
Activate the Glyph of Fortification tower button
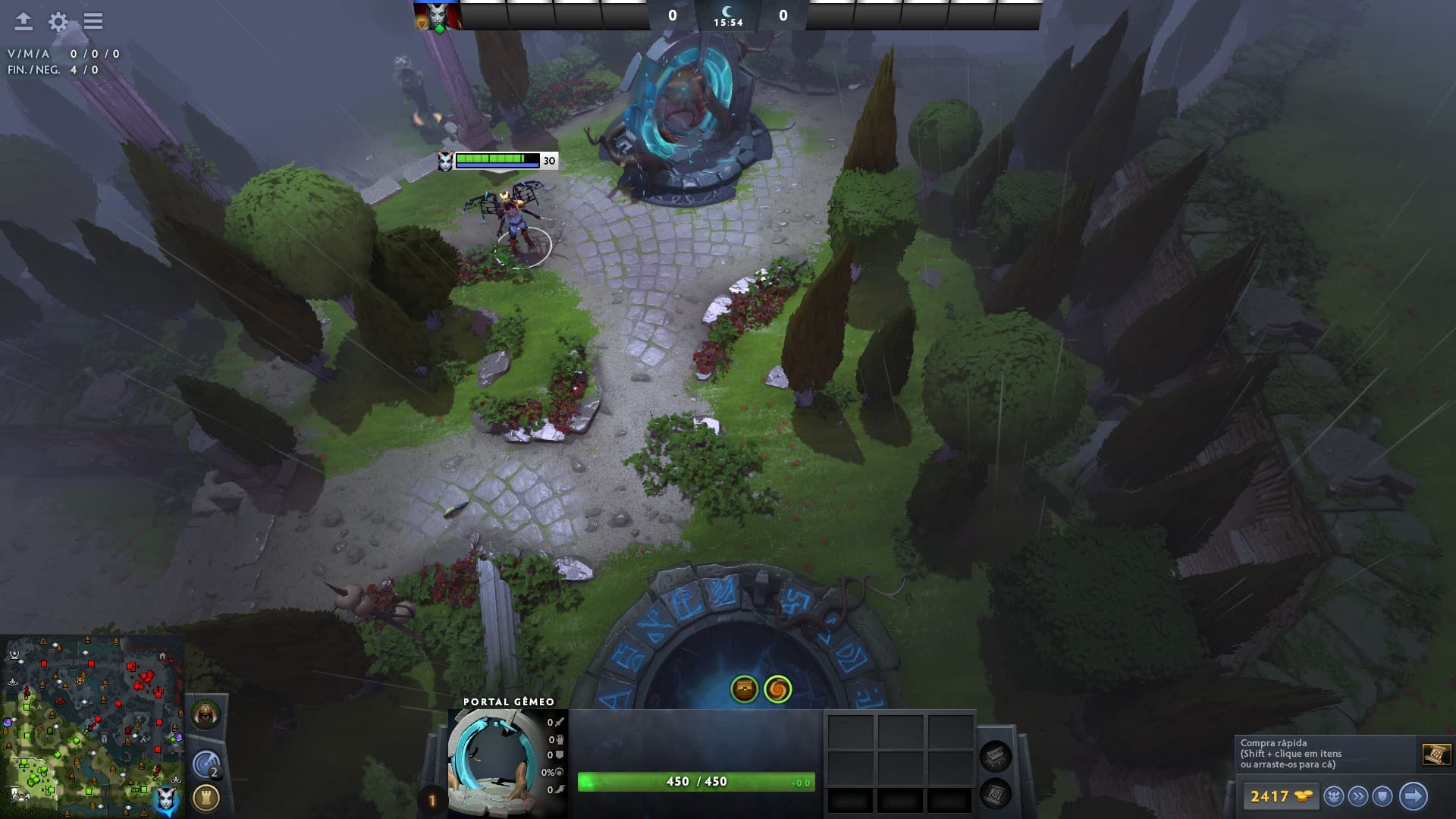tap(206, 798)
